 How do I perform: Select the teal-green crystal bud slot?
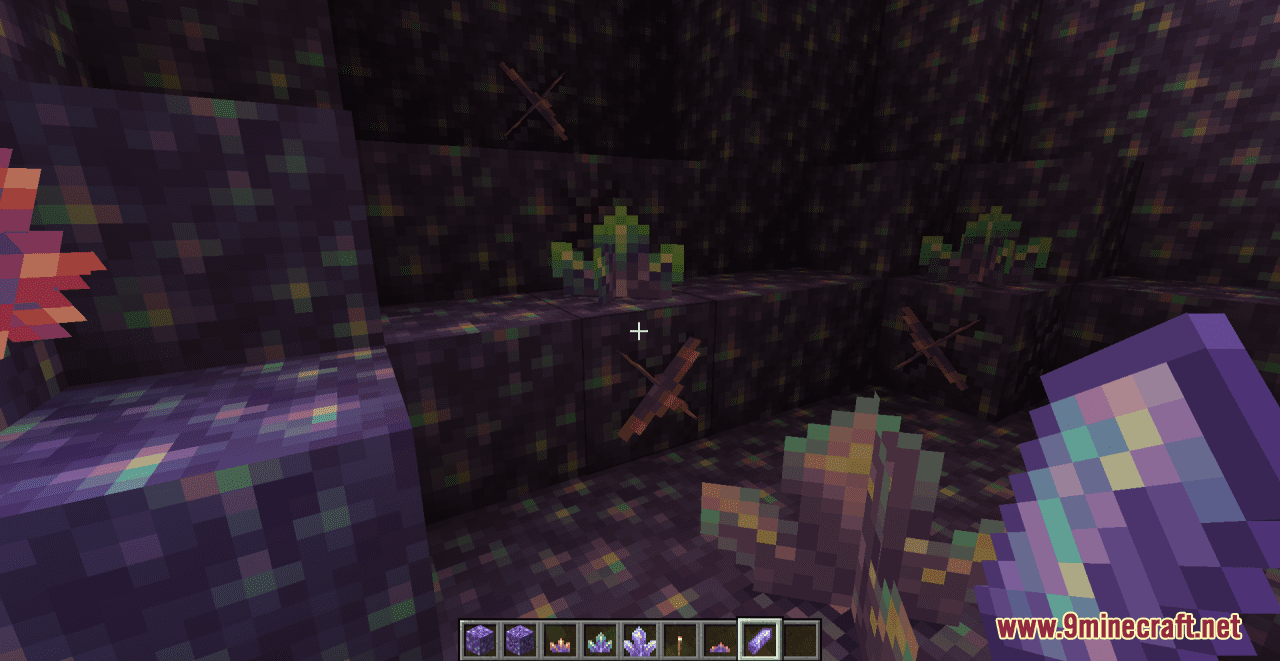click(599, 638)
